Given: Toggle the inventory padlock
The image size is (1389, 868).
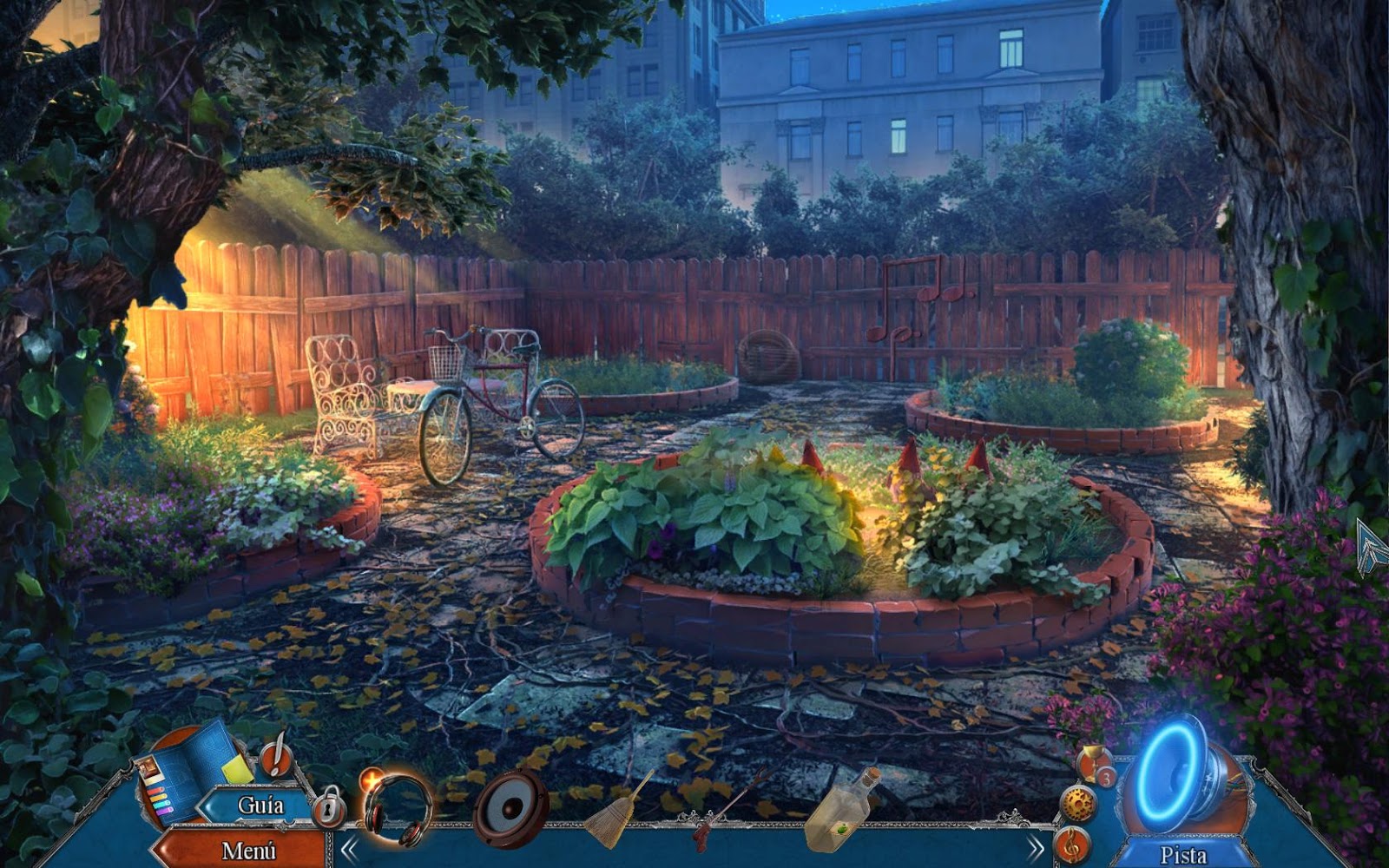Looking at the screenshot, I should [x=329, y=807].
